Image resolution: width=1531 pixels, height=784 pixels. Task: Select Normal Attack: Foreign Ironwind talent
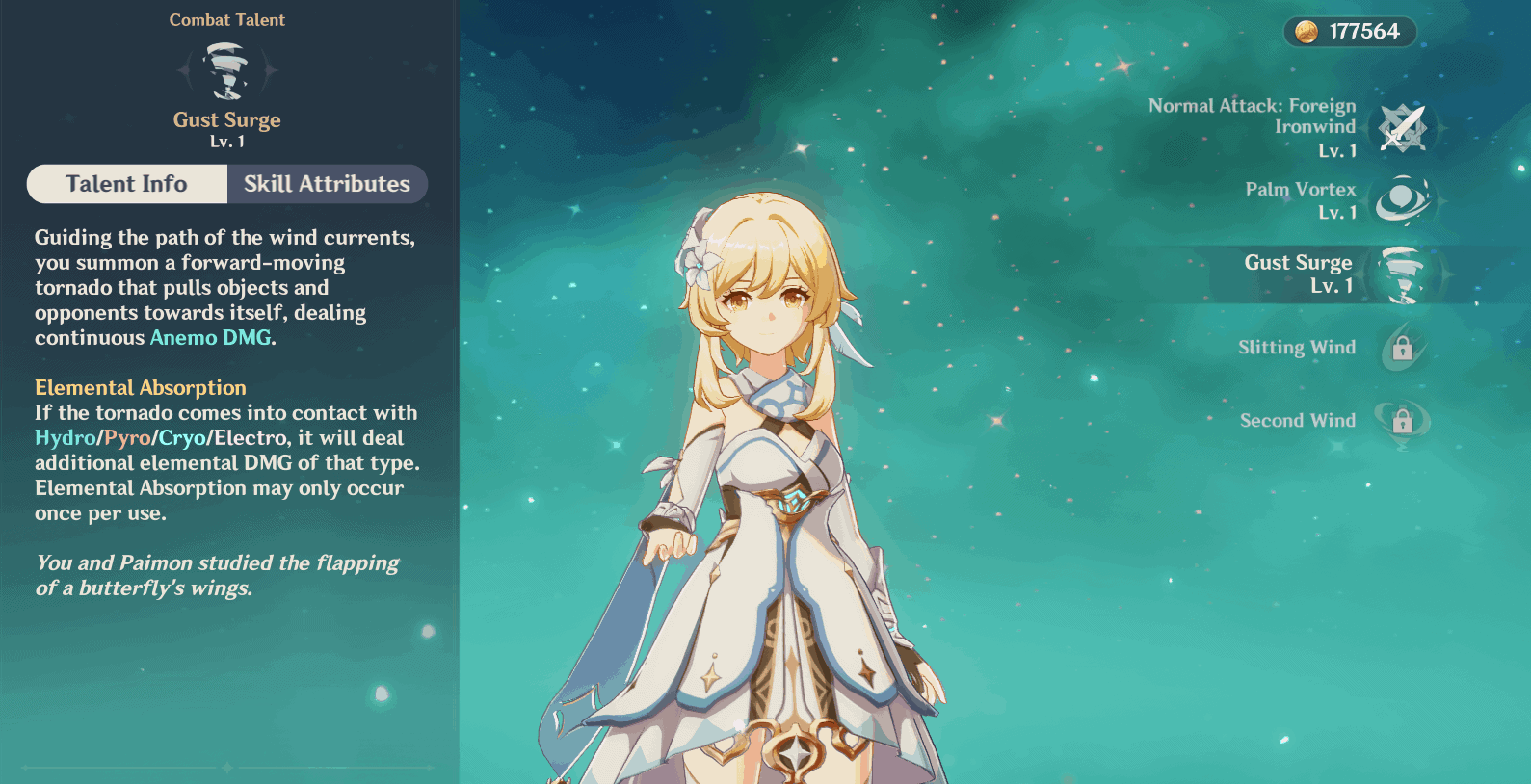[x=1402, y=128]
